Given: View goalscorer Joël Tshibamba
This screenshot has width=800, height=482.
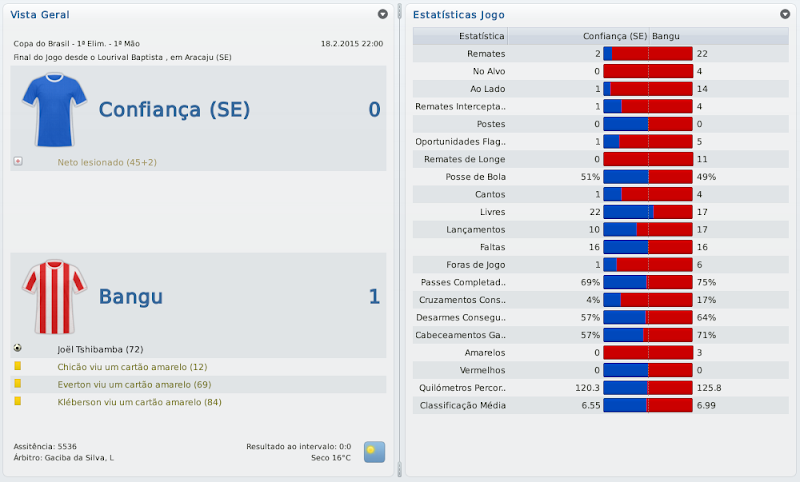Looking at the screenshot, I should 101,349.
